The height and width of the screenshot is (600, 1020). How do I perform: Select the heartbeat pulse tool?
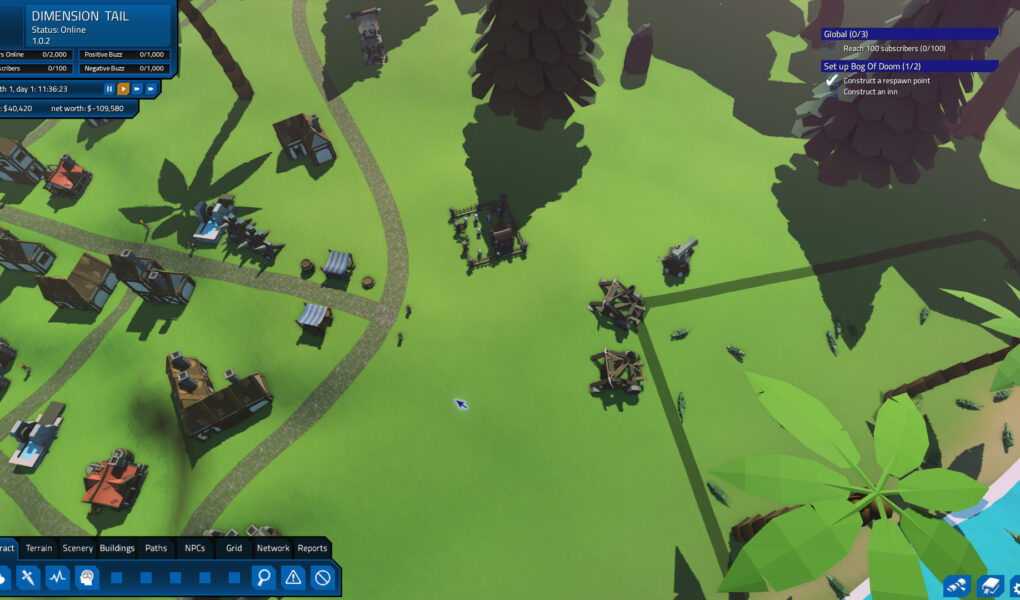pyautogui.click(x=58, y=577)
